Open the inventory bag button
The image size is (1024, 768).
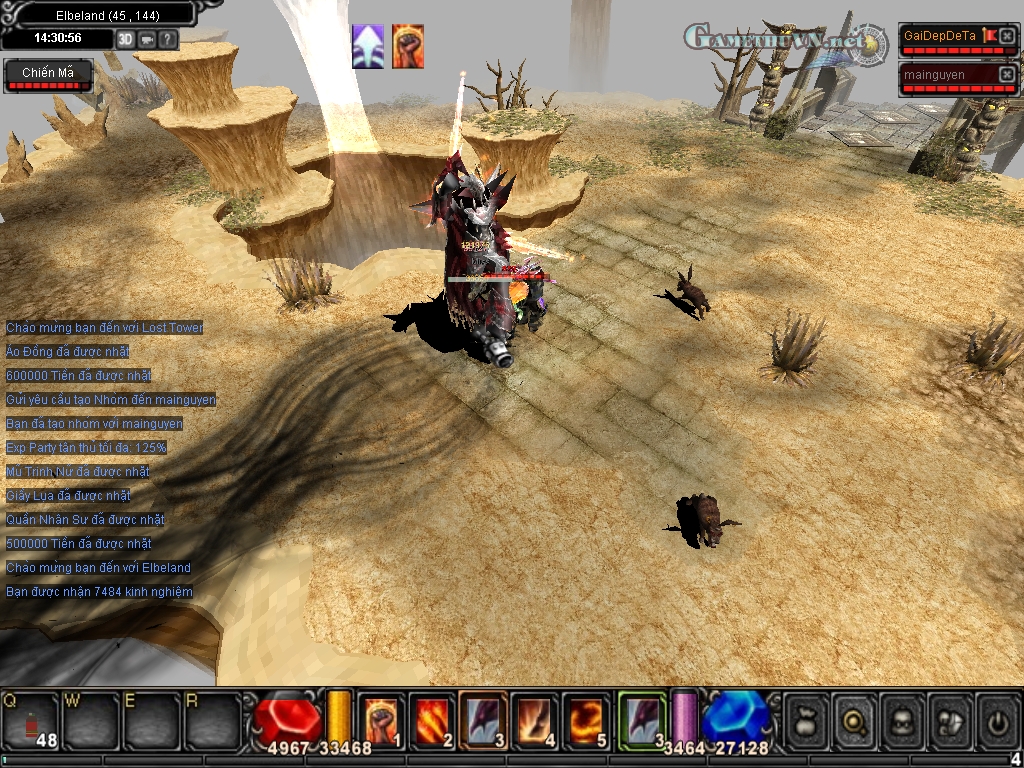(x=806, y=718)
